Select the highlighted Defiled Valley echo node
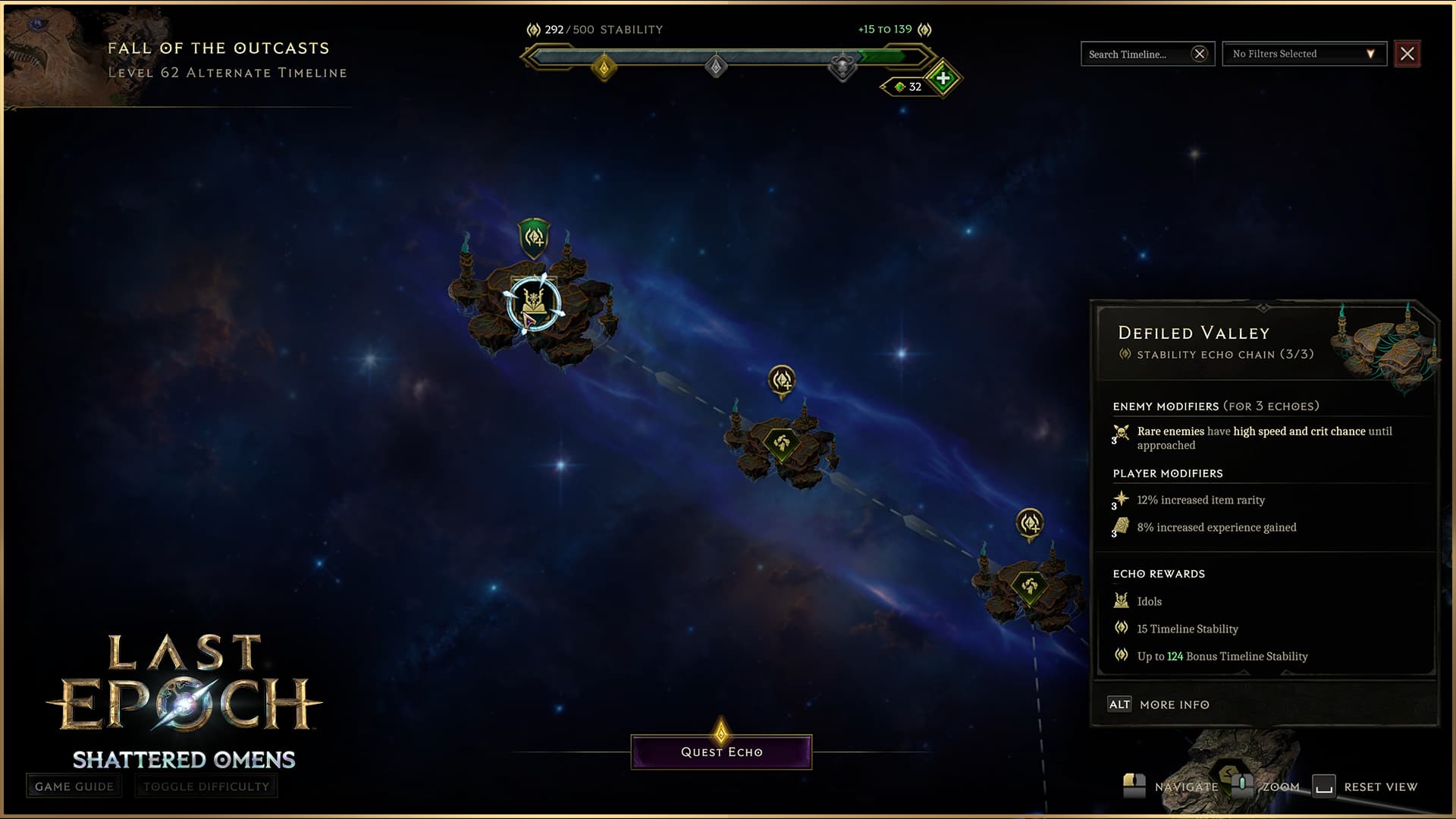1456x819 pixels. [534, 303]
